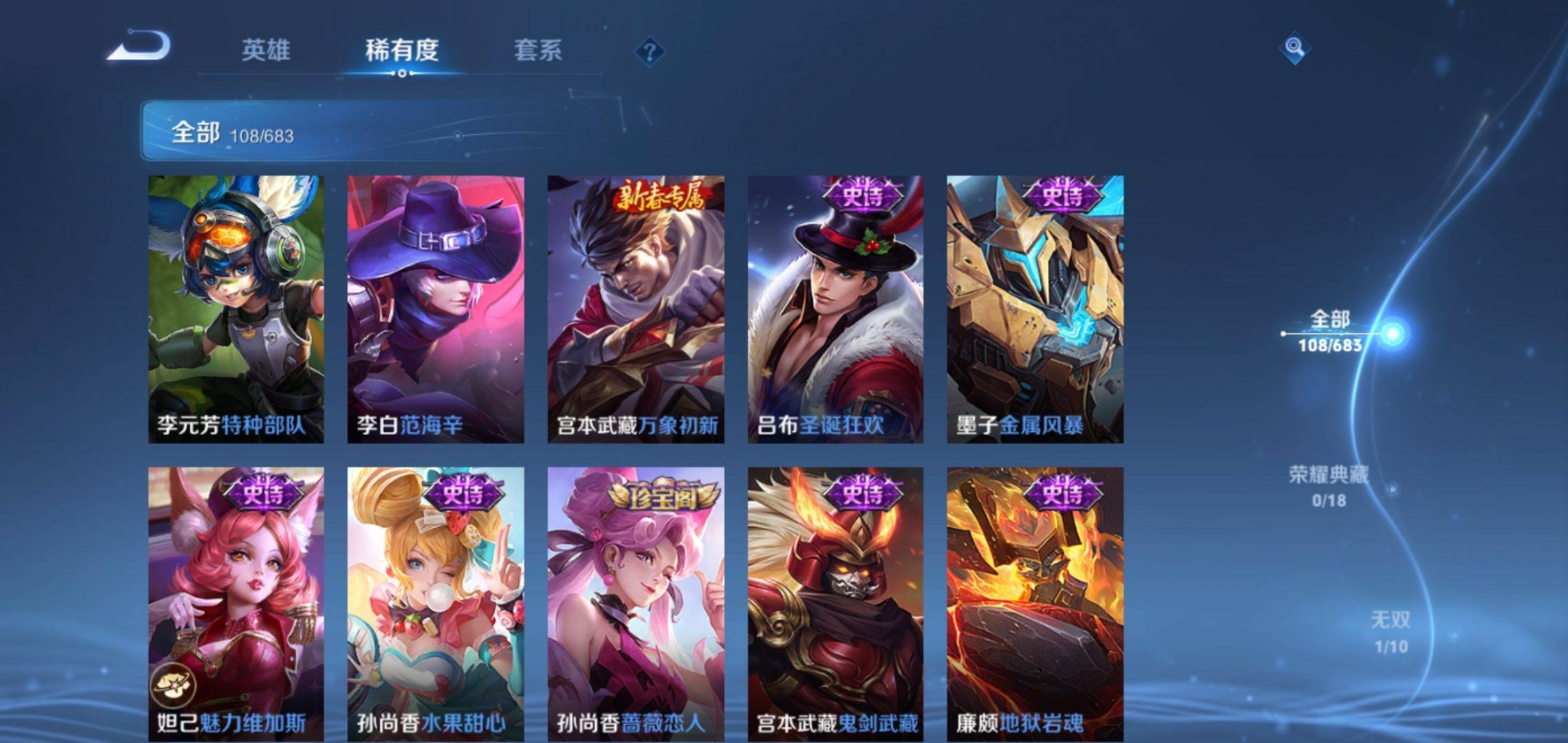1568x743 pixels.
Task: View the 吕布 圣诞狂欢 skin card
Action: (x=836, y=309)
